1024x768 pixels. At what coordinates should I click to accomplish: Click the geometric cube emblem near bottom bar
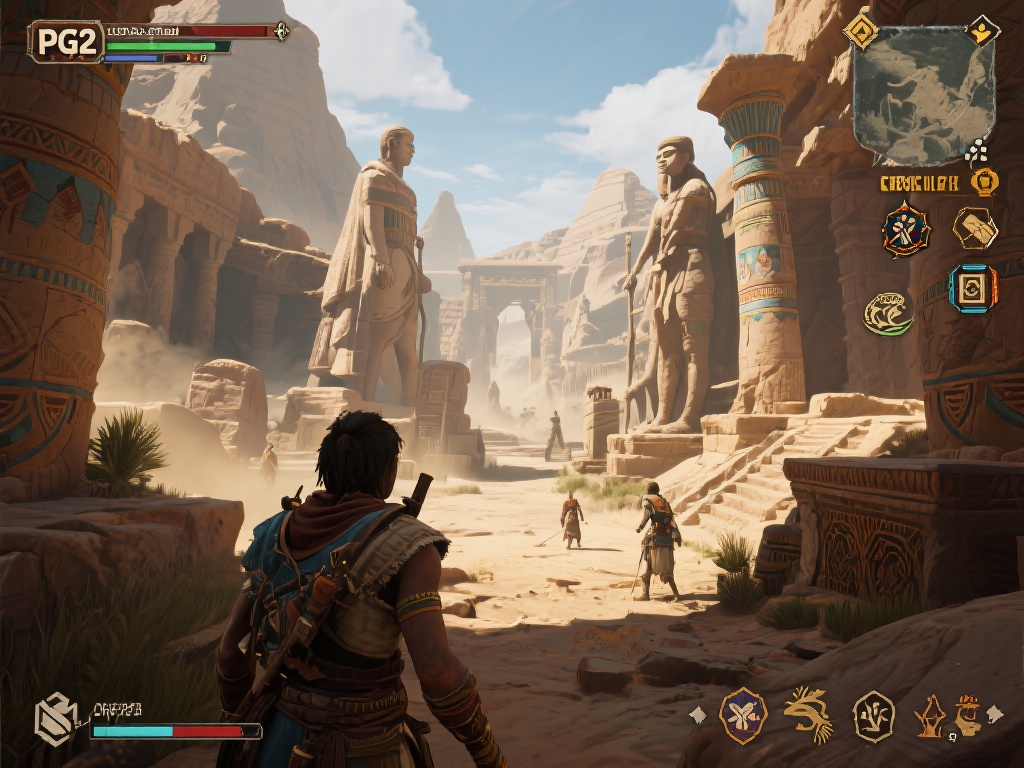click(56, 719)
